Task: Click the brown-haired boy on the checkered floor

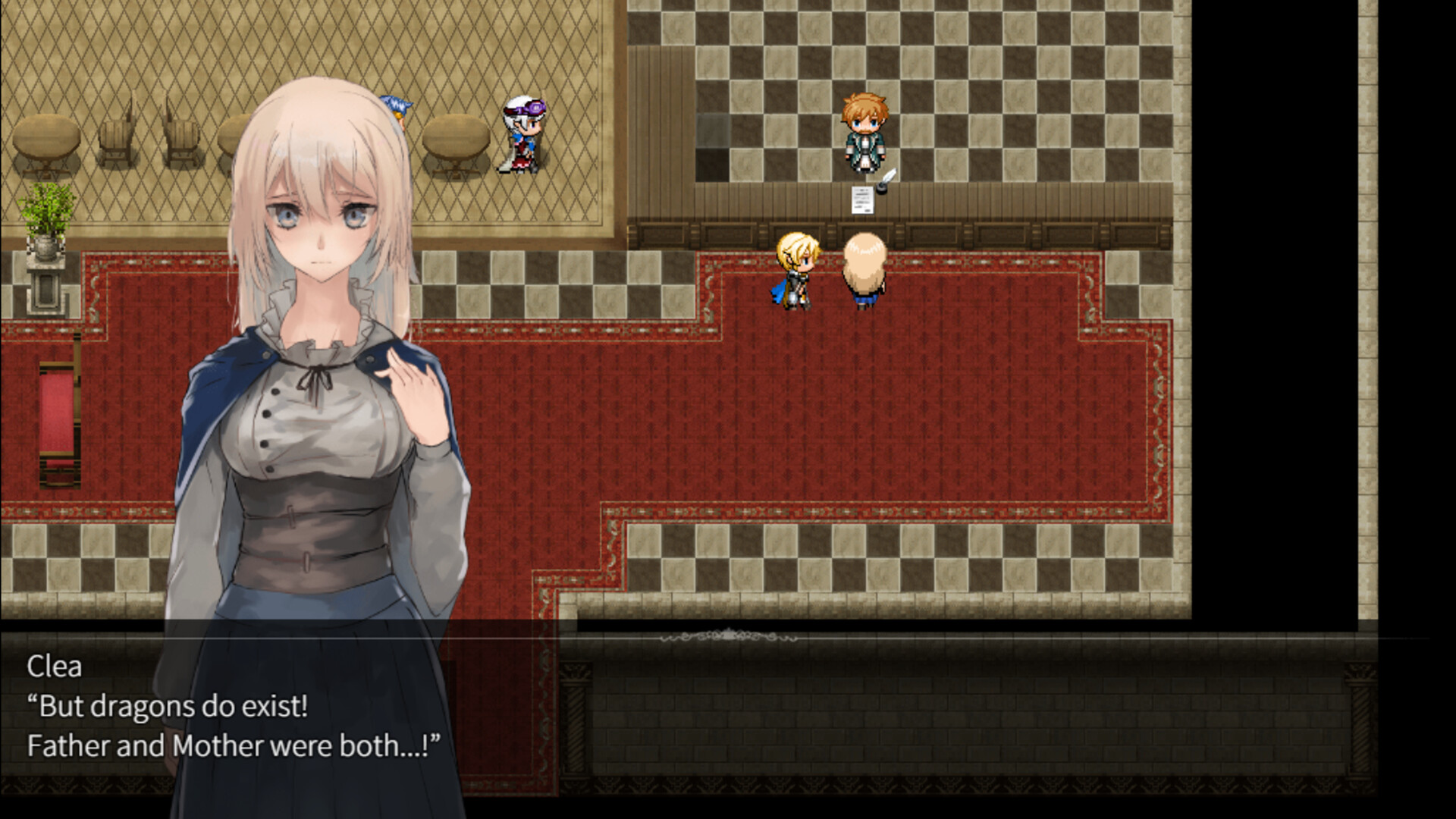Action: [x=864, y=129]
